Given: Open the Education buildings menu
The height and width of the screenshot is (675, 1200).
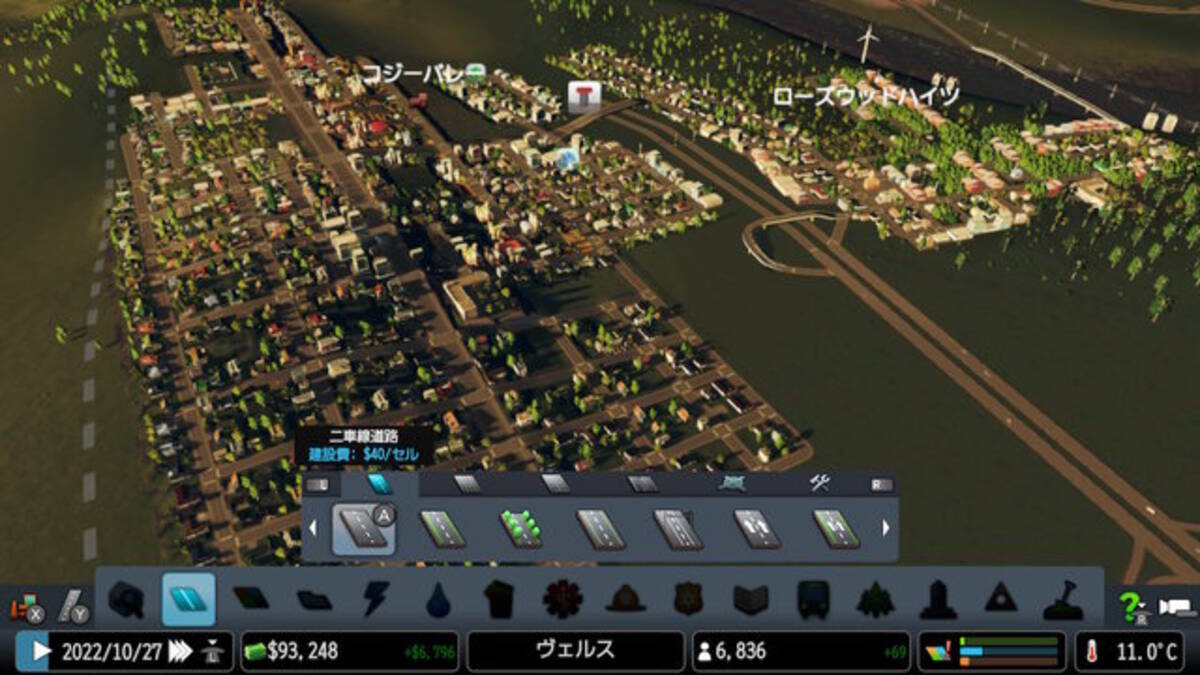Looking at the screenshot, I should [x=750, y=600].
